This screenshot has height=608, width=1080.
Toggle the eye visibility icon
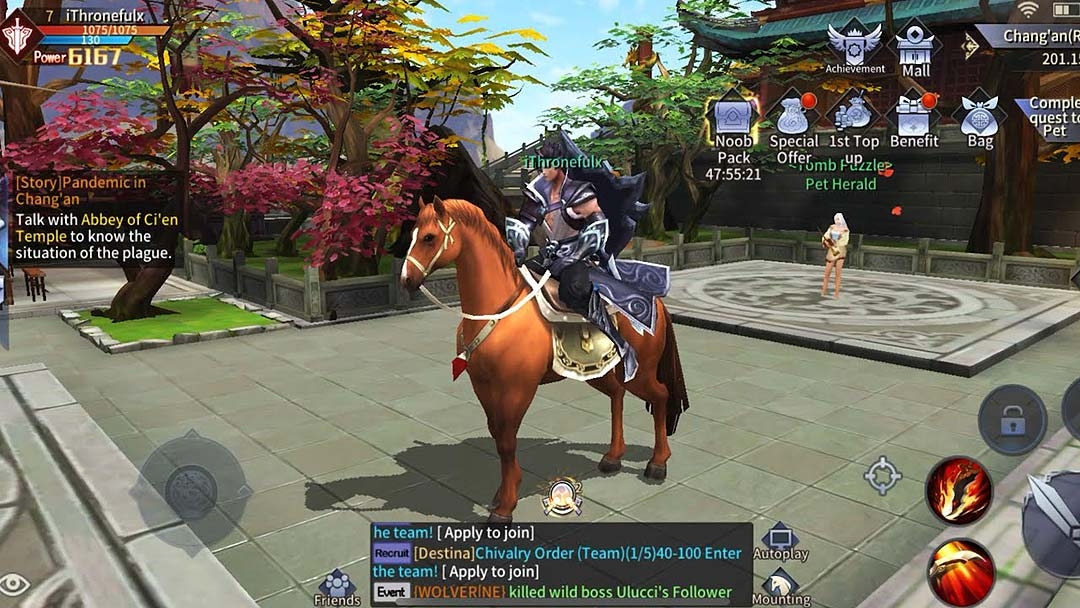click(14, 584)
